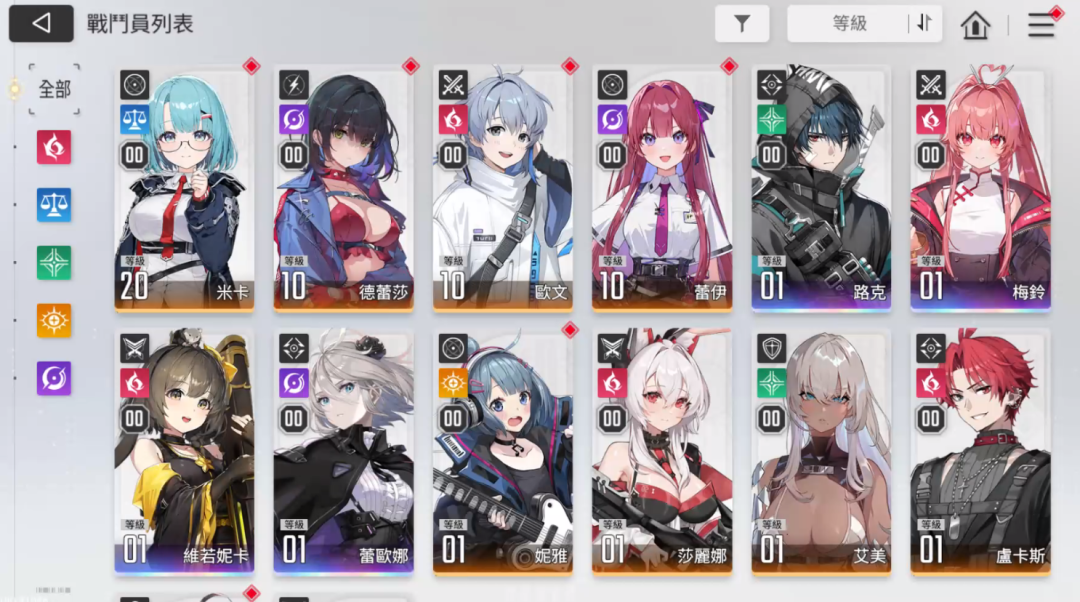
Task: Select the 路克 character card
Action: click(x=821, y=190)
